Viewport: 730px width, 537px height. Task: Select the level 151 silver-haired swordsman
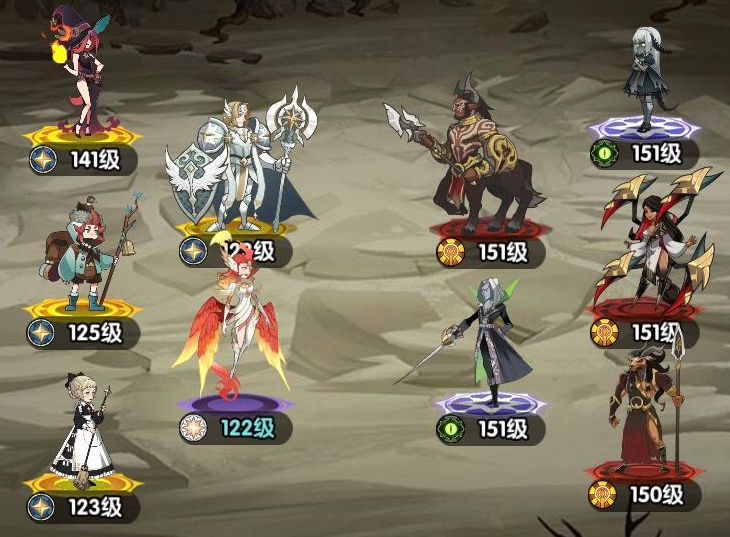490,340
